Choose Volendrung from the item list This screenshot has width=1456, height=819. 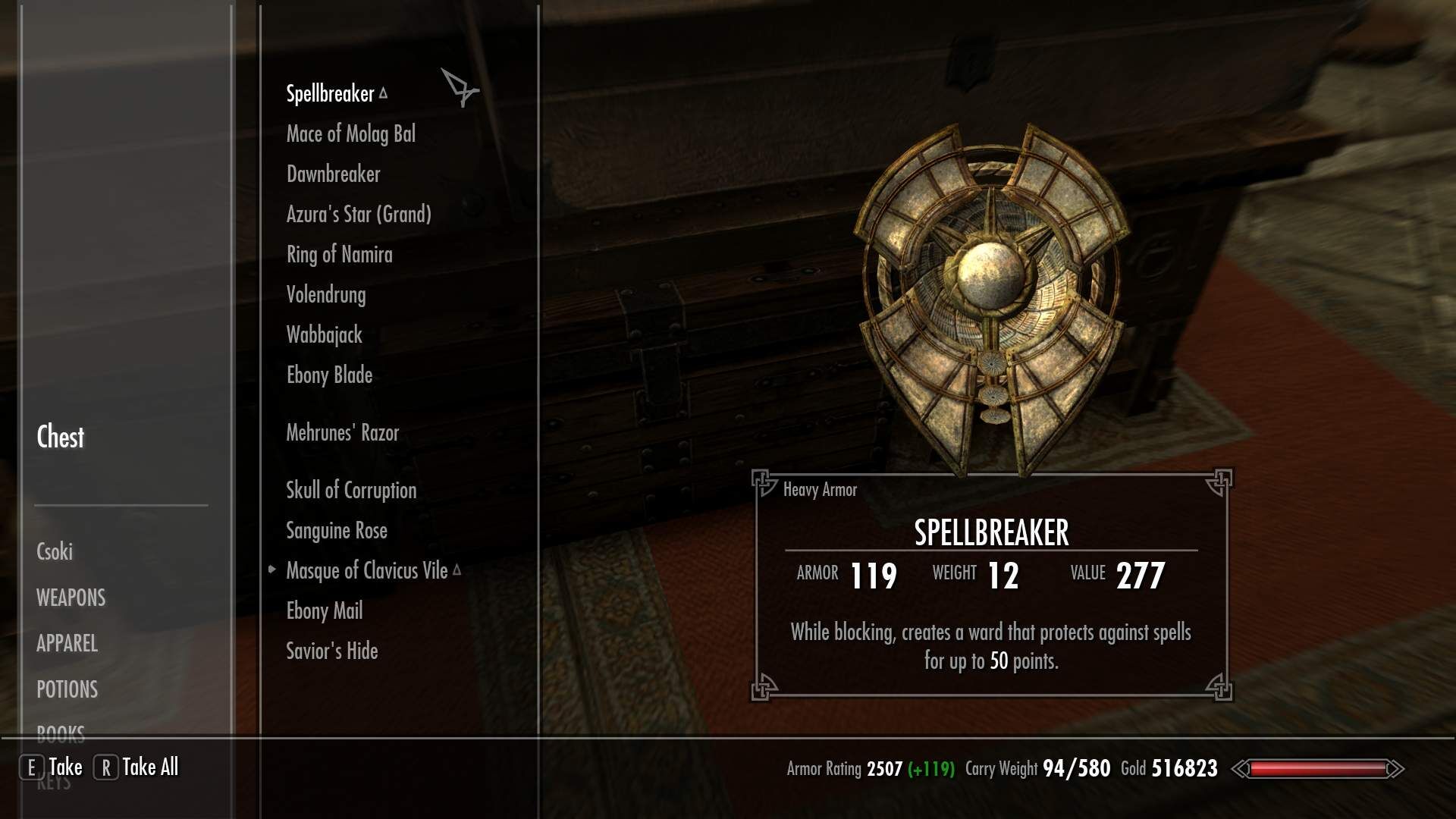click(325, 295)
